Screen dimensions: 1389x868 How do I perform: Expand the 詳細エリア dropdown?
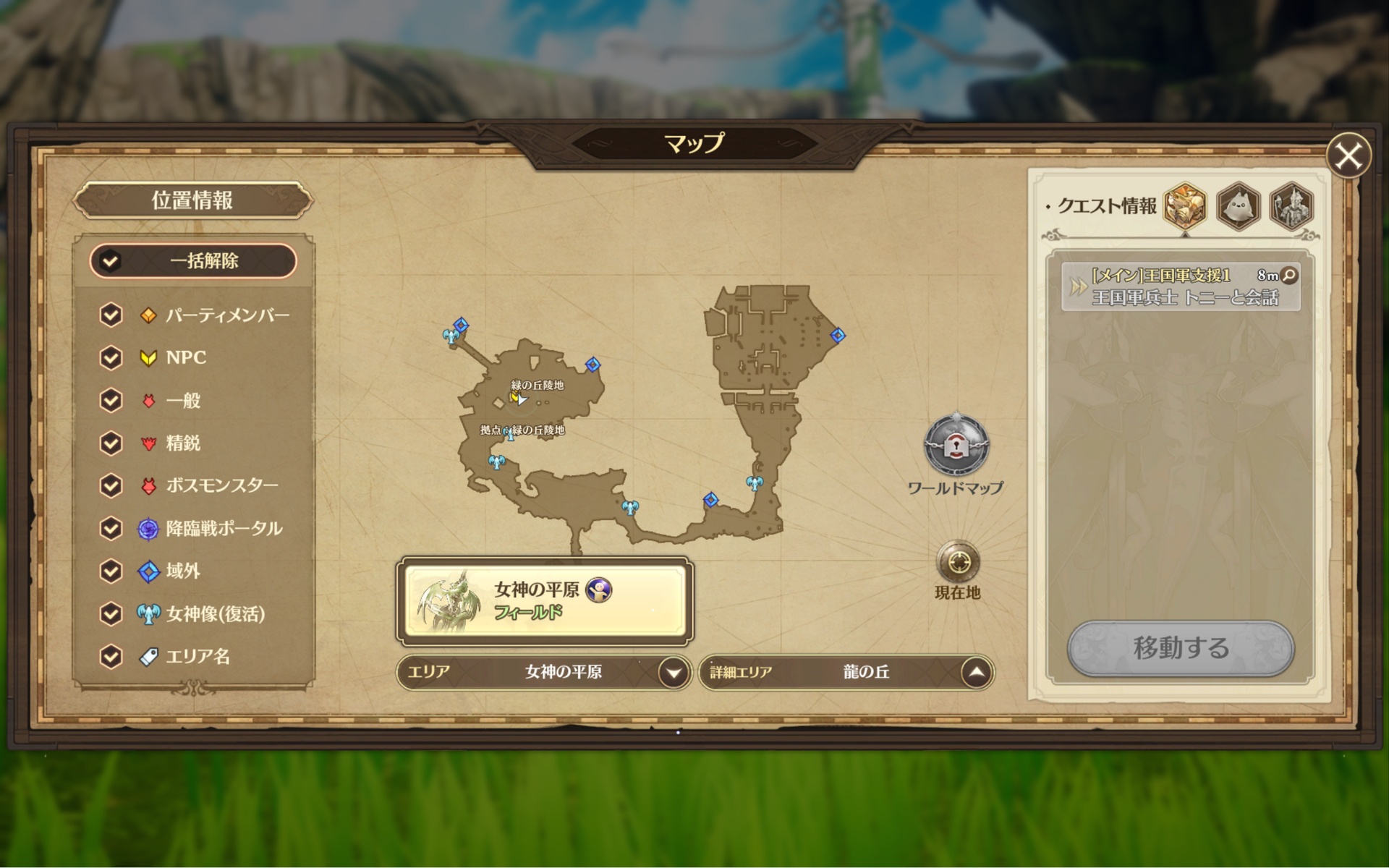point(976,673)
